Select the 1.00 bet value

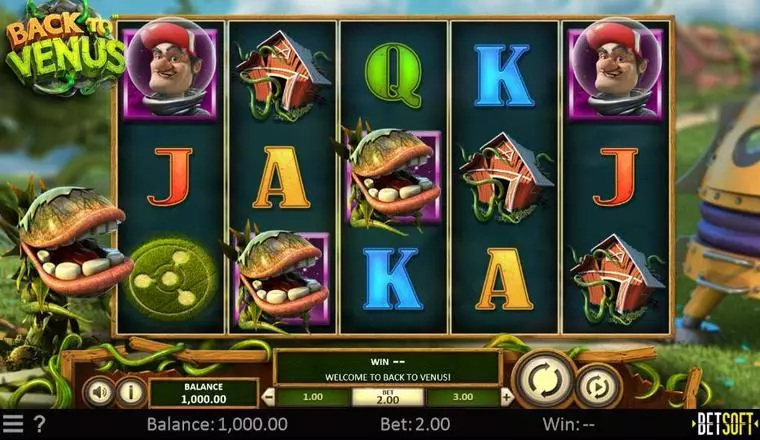pos(313,396)
